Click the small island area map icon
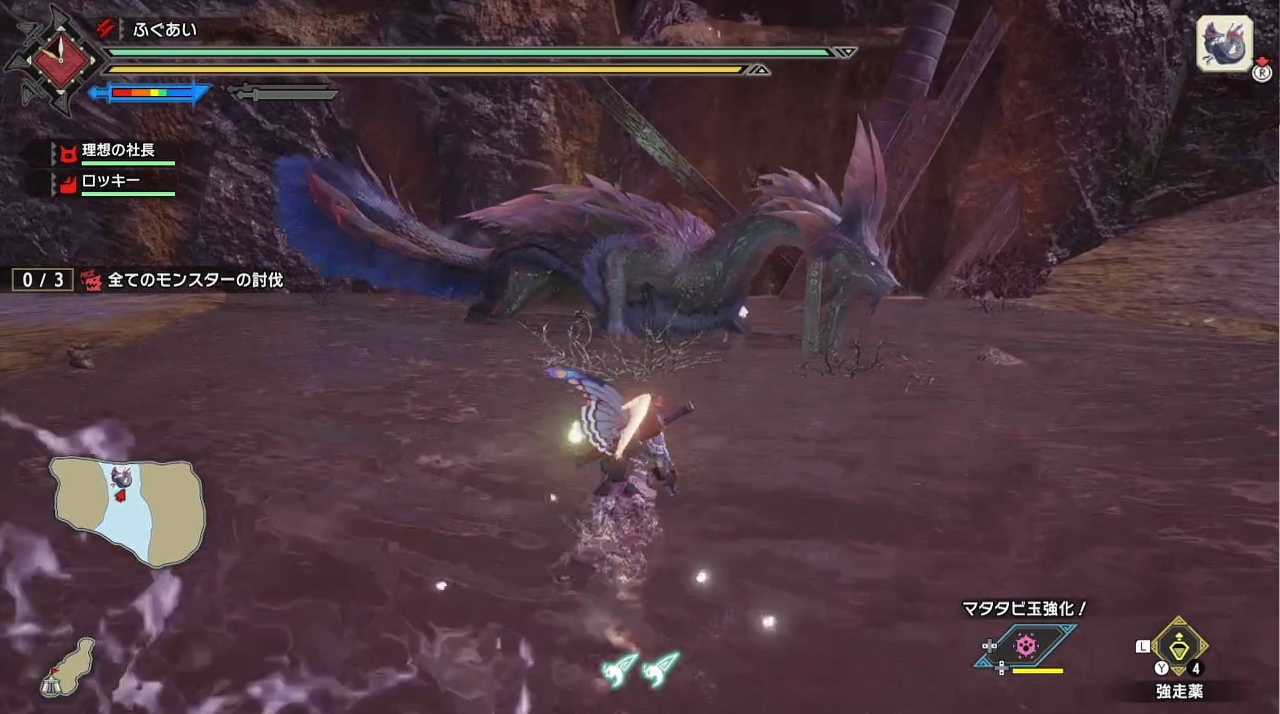 [x=69, y=664]
